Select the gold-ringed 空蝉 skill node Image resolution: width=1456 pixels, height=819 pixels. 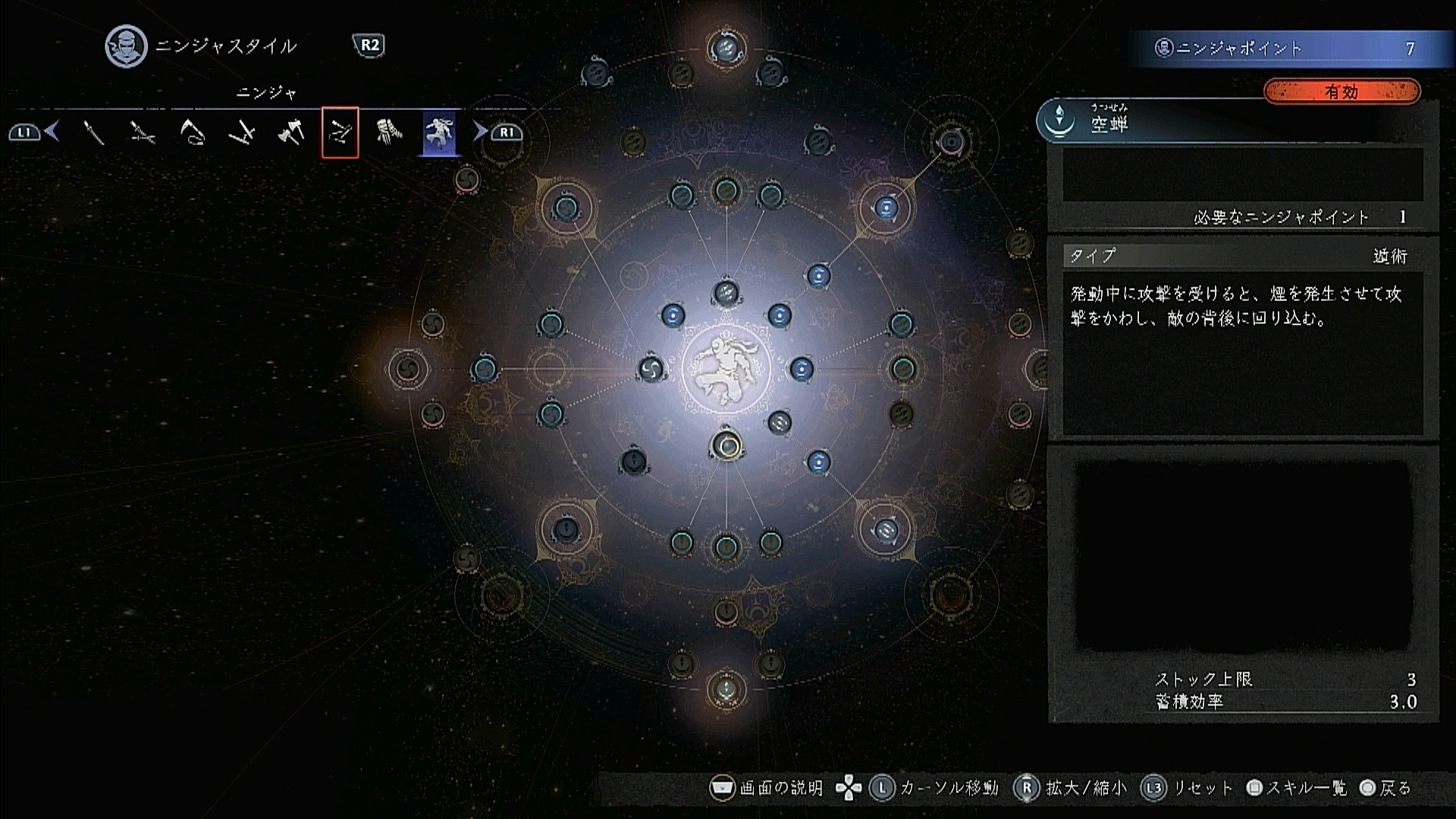pos(726,446)
